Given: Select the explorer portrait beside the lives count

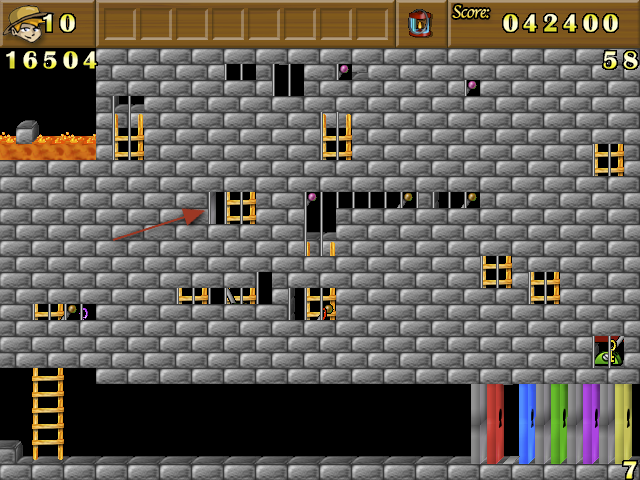Looking at the screenshot, I should (22, 23).
